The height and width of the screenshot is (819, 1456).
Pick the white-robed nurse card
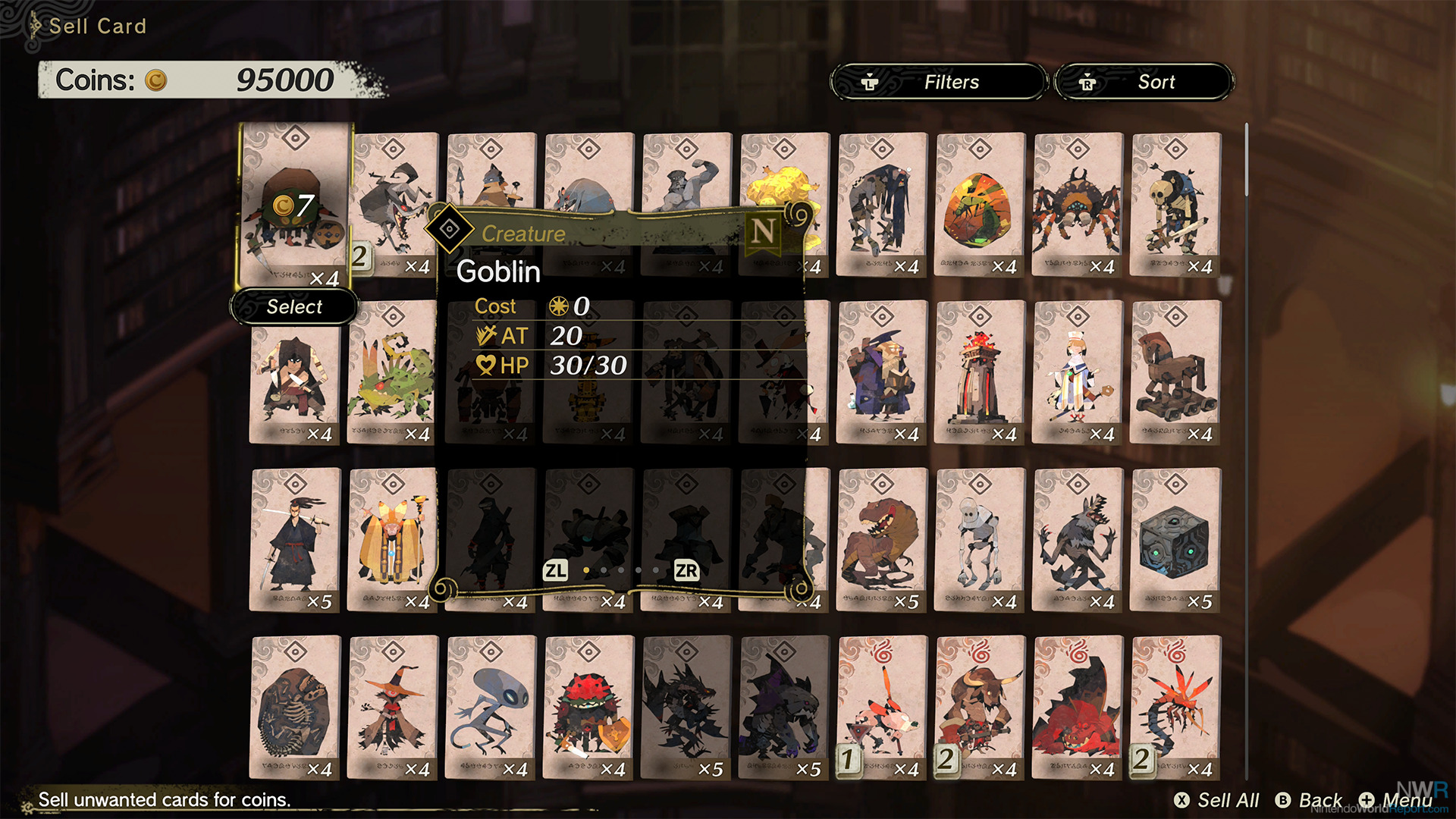pos(1078,372)
